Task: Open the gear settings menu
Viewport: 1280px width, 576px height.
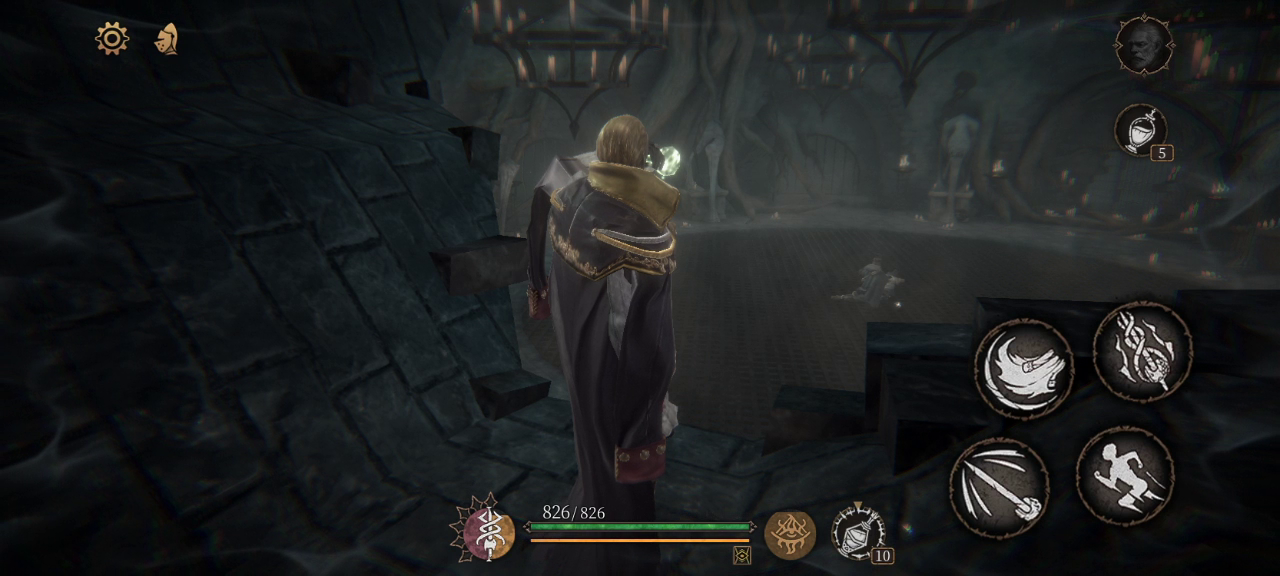Action: tap(112, 39)
